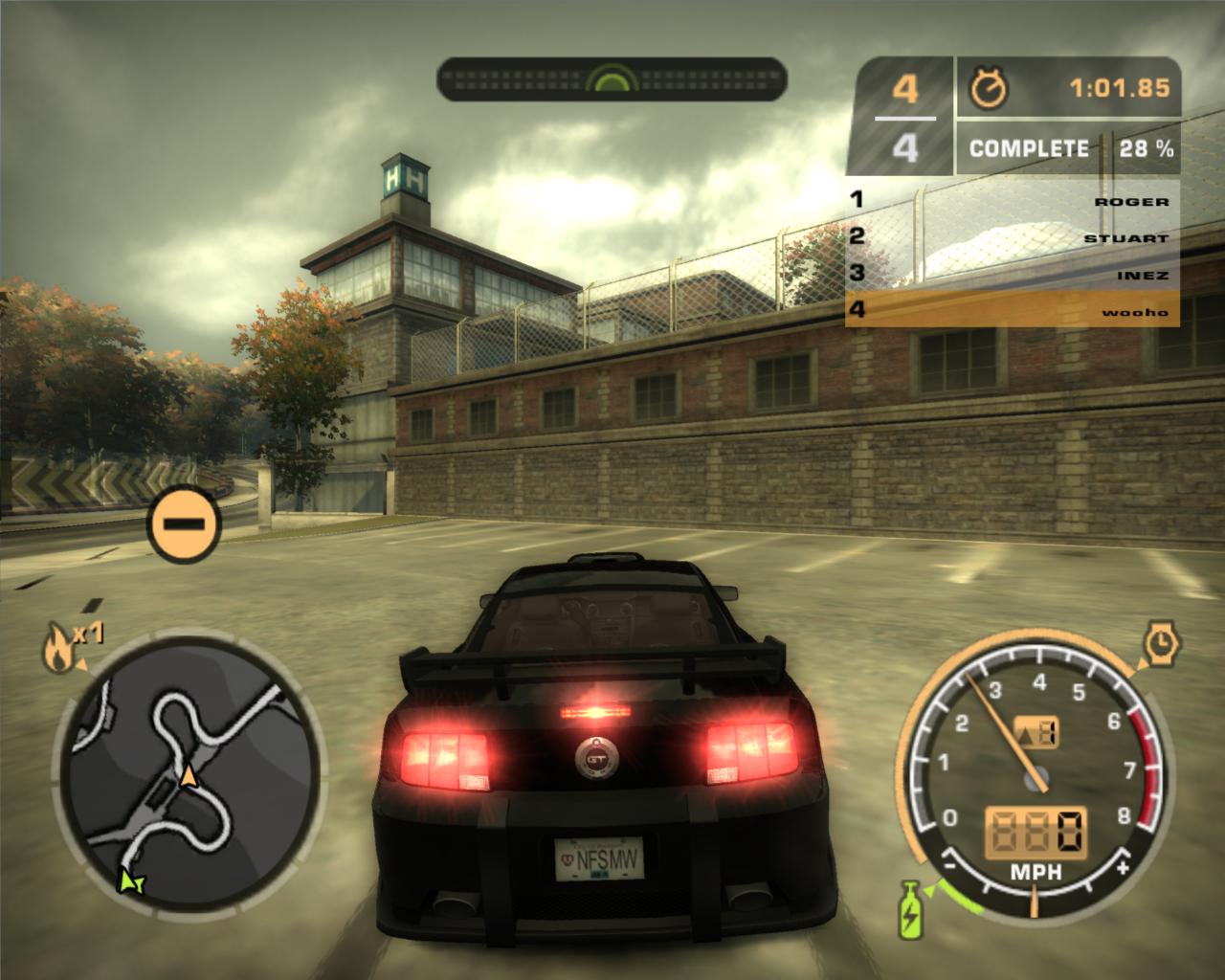This screenshot has width=1225, height=980.
Task: Click the flame heat level icon
Action: coord(56,651)
